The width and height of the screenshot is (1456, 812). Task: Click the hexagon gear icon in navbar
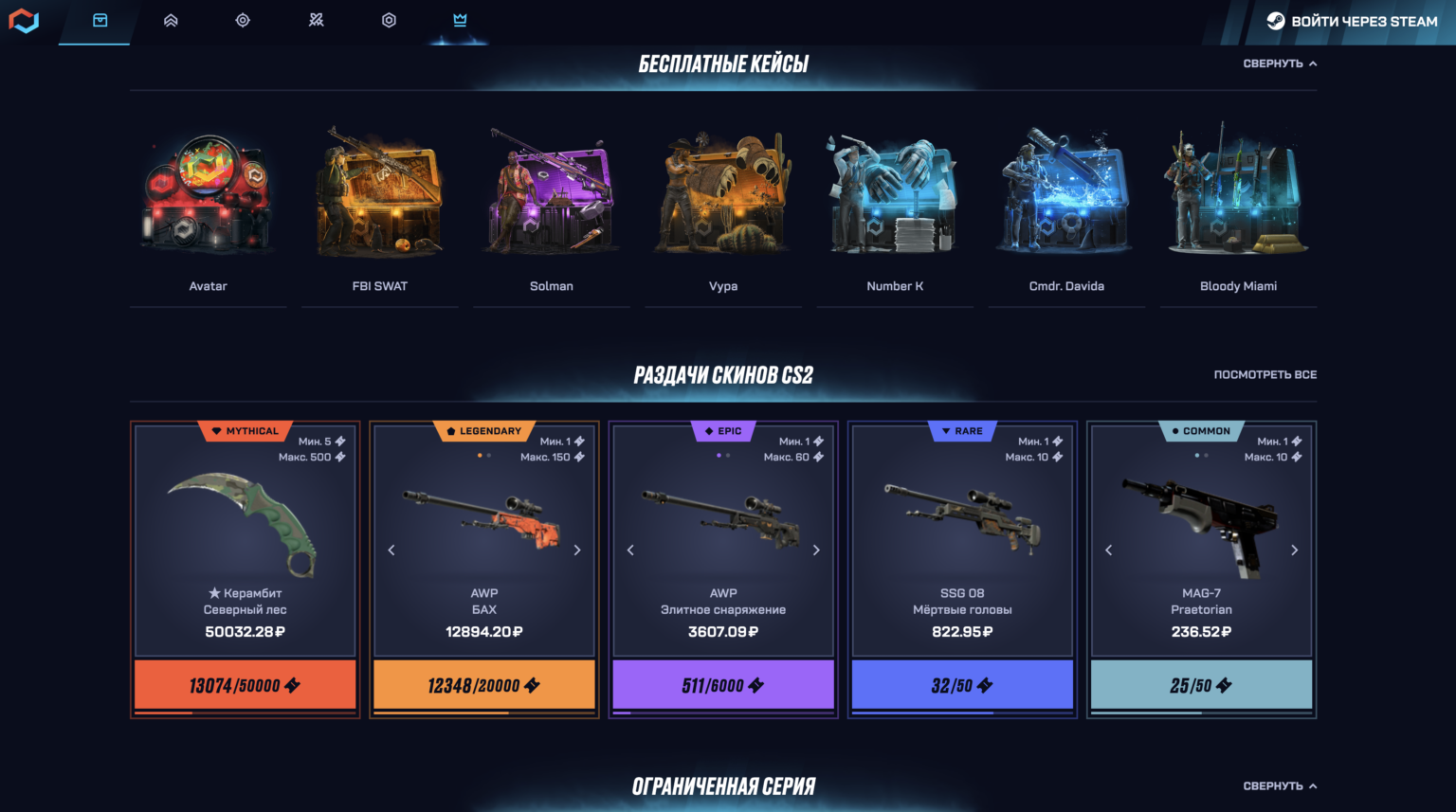point(389,20)
